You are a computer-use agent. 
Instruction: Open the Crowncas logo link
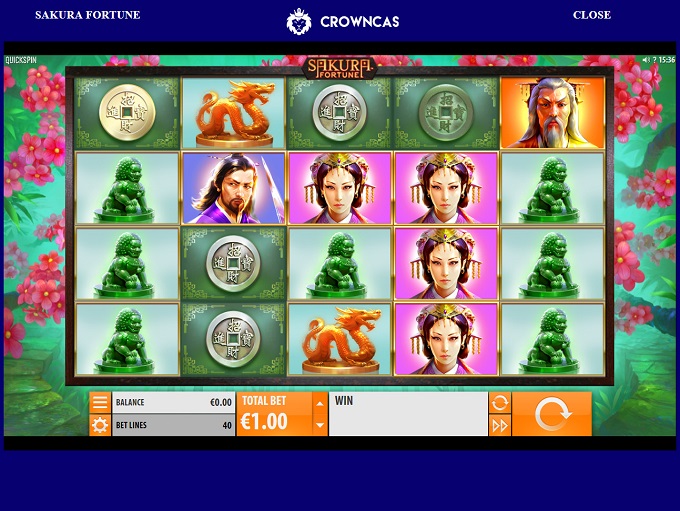343,21
